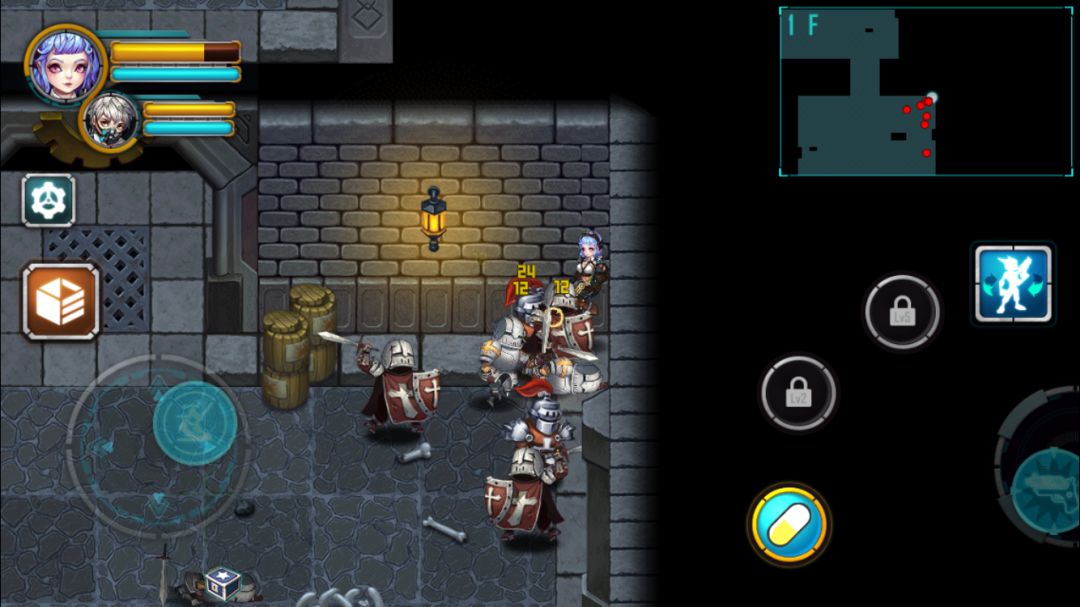Select the purple-haired heroine portrait

coord(65,64)
